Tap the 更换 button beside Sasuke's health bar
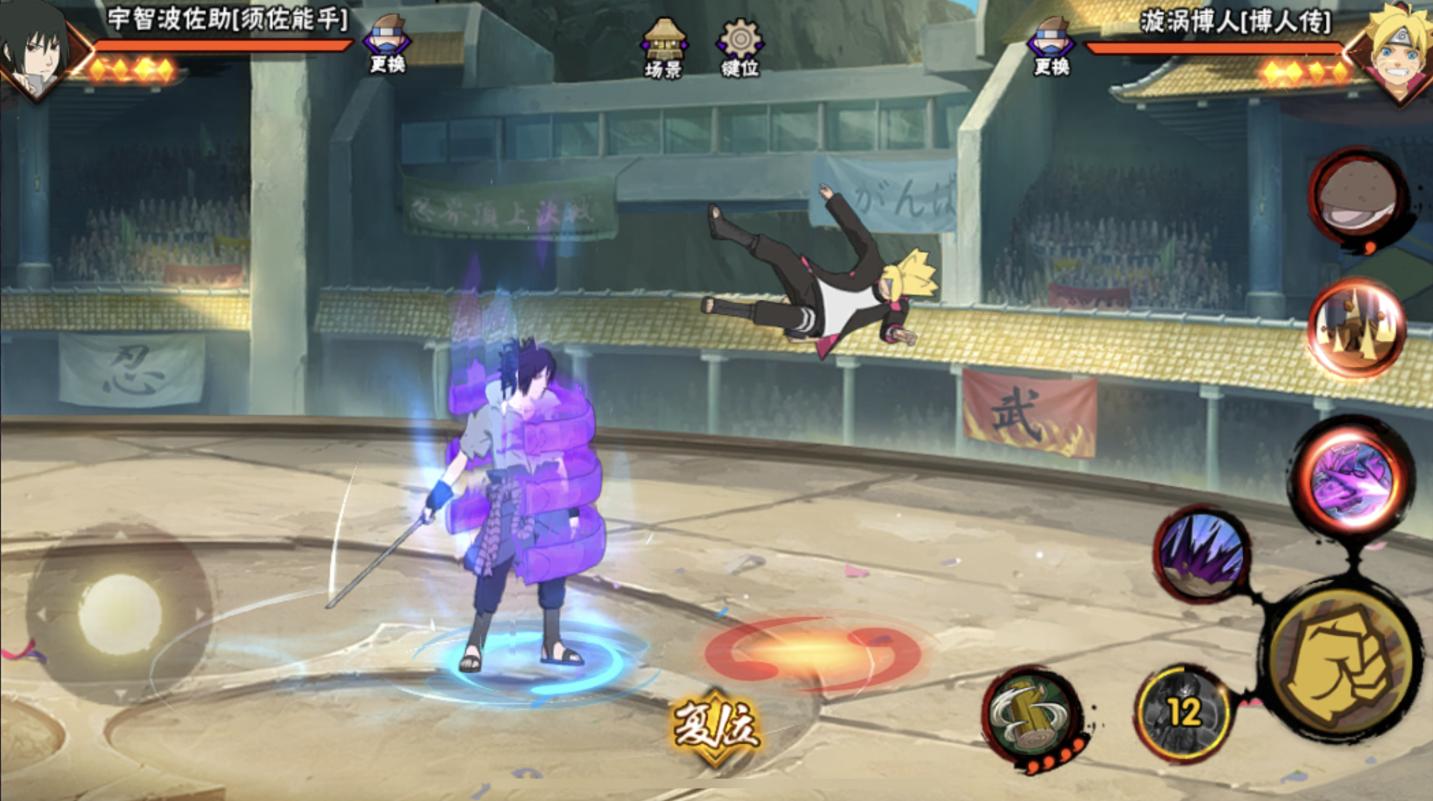The height and width of the screenshot is (801, 1433). [x=387, y=43]
